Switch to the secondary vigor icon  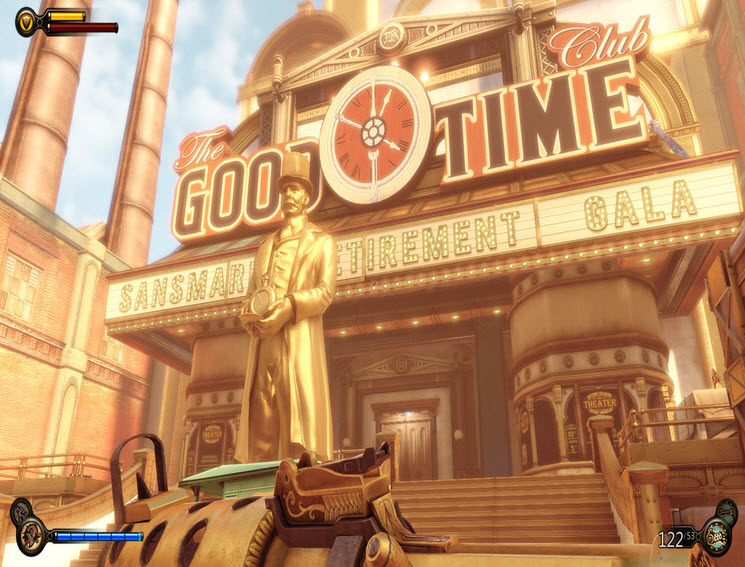21,512
